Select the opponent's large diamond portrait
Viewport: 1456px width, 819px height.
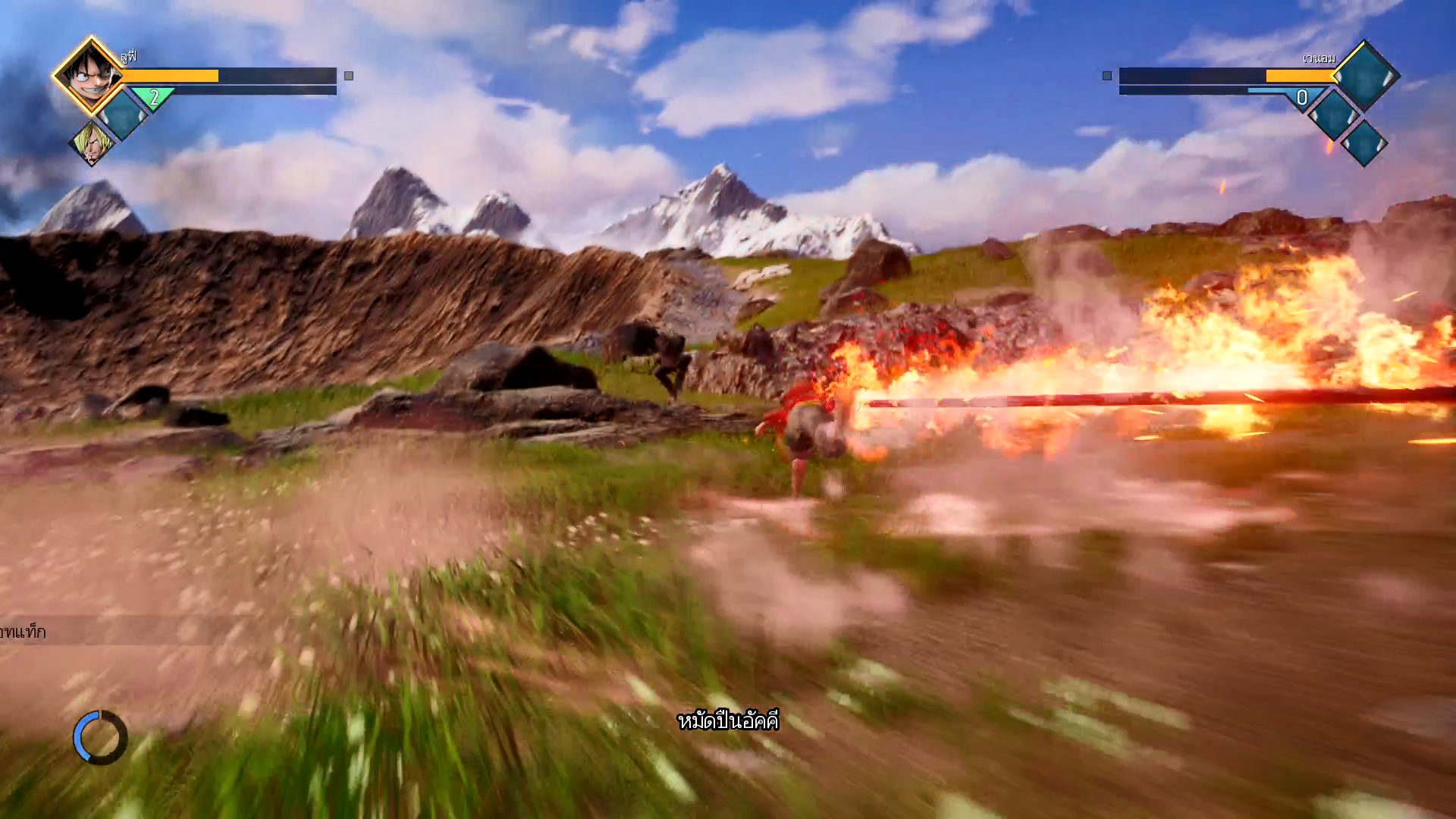click(1365, 75)
